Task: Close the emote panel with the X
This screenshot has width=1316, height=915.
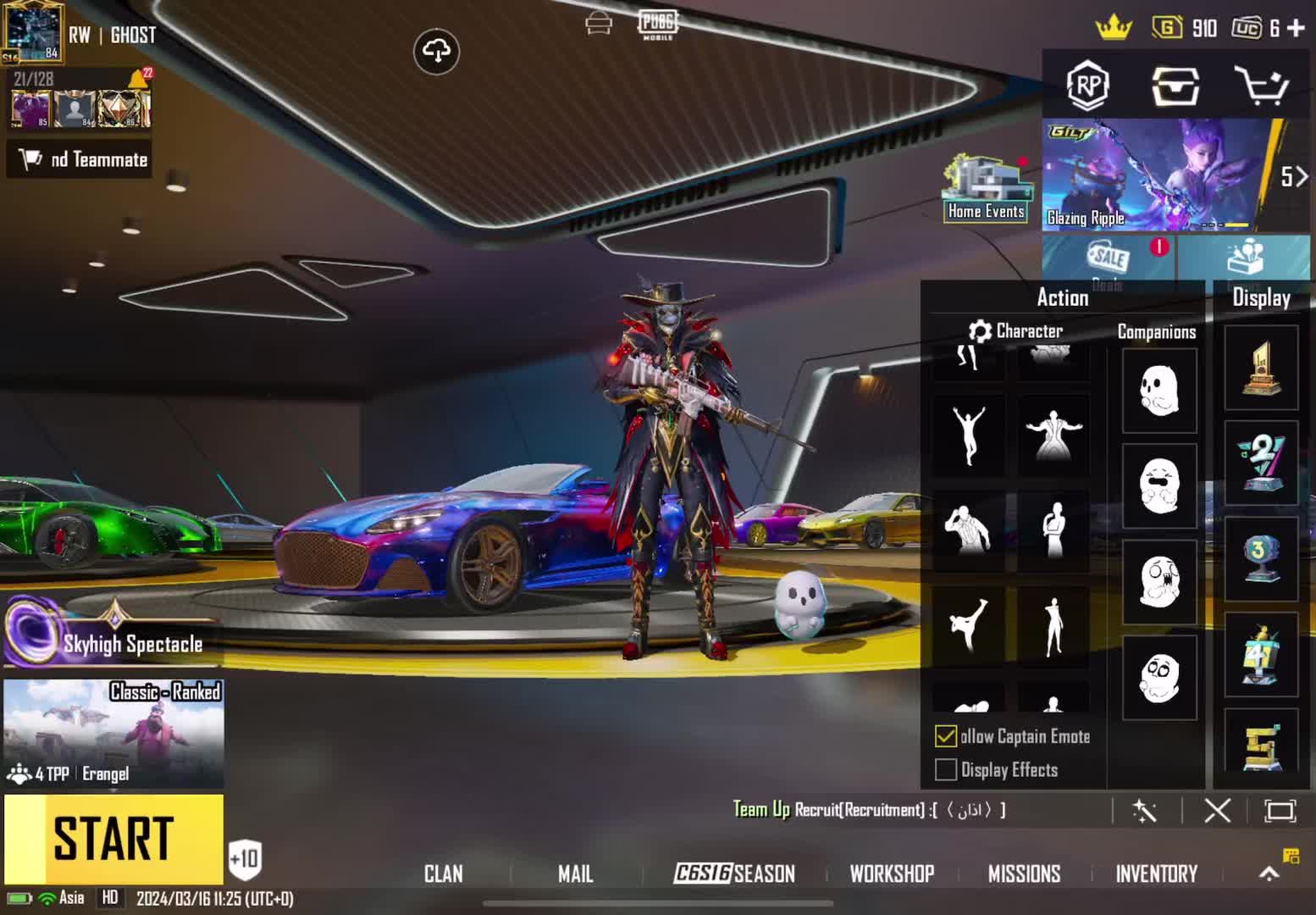Action: pos(1217,811)
